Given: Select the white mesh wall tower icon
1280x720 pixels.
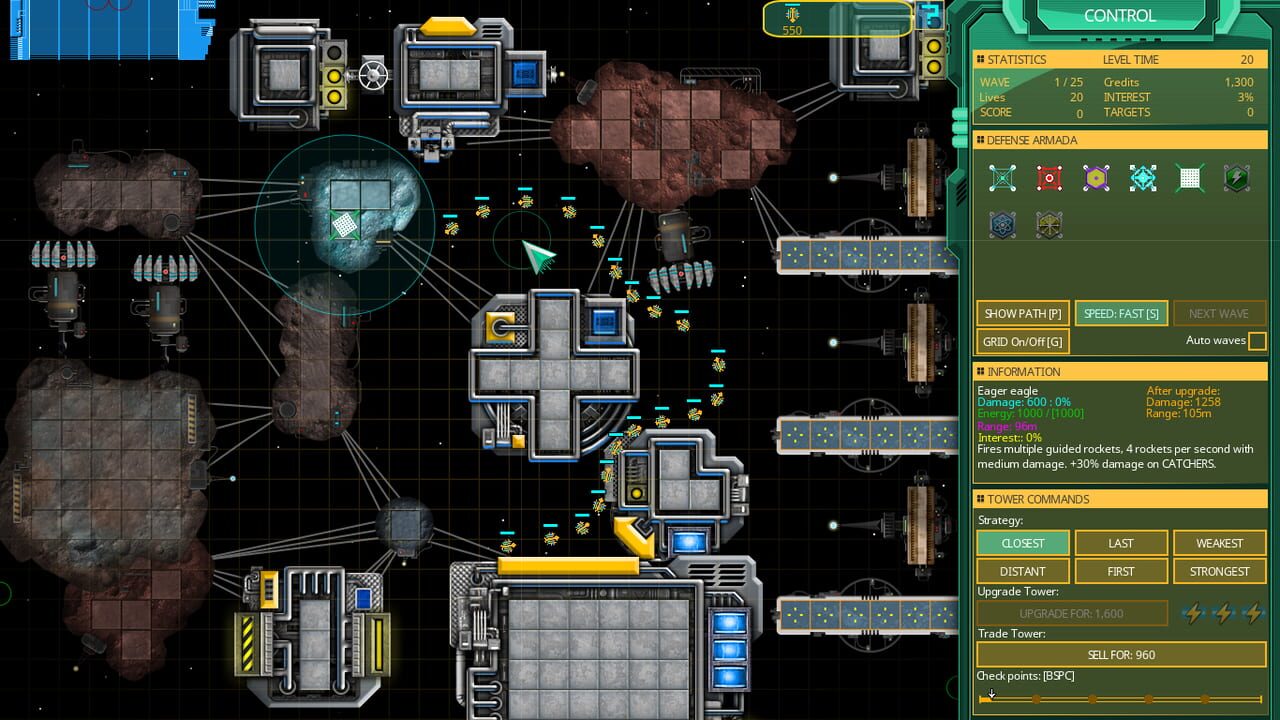Looking at the screenshot, I should (x=1190, y=177).
